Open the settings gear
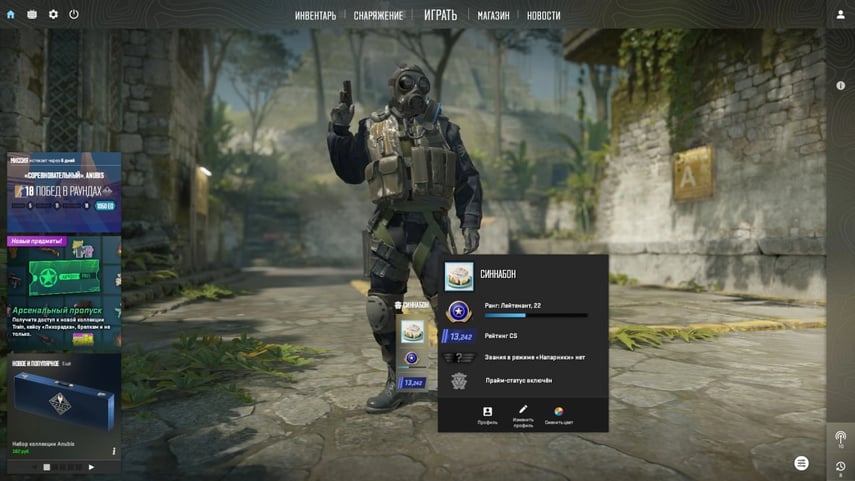 tap(53, 15)
